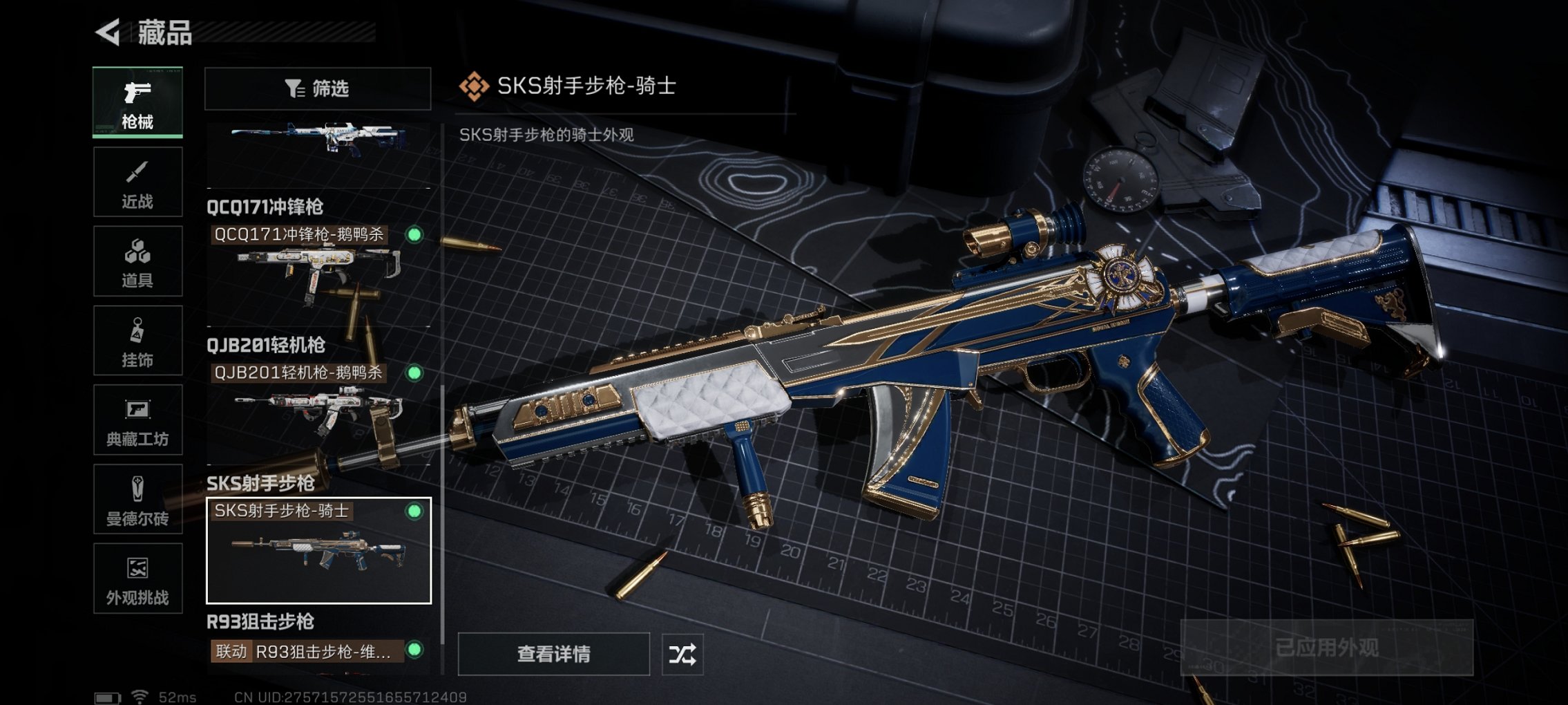1568x705 pixels.
Task: Select the 枪械 firearms category icon
Action: tap(138, 104)
